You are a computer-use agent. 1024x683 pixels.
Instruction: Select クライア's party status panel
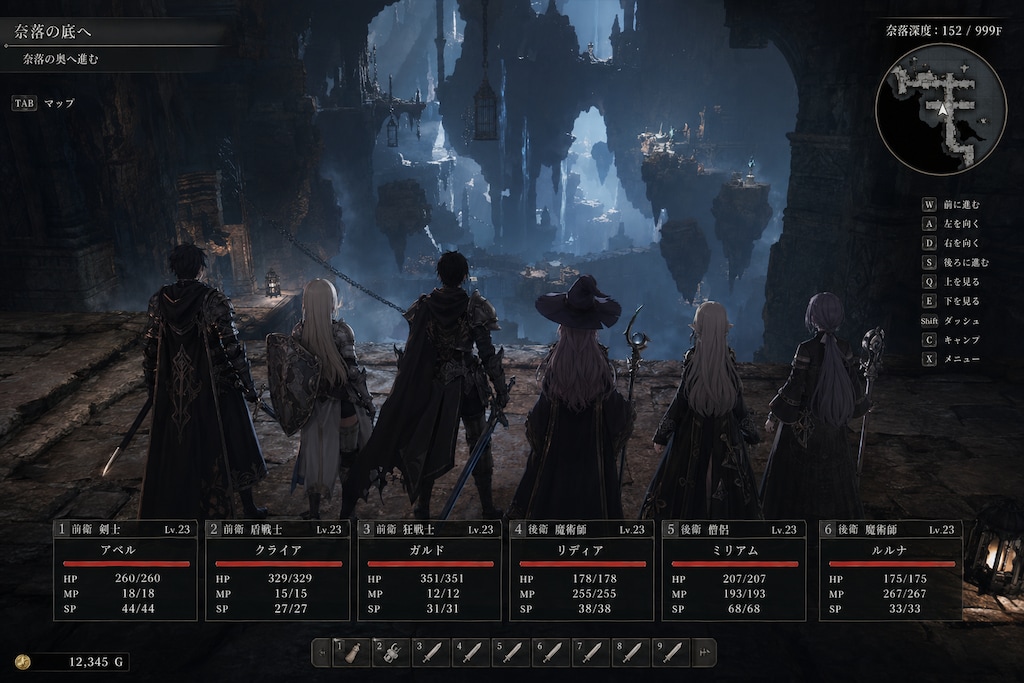(x=278, y=570)
